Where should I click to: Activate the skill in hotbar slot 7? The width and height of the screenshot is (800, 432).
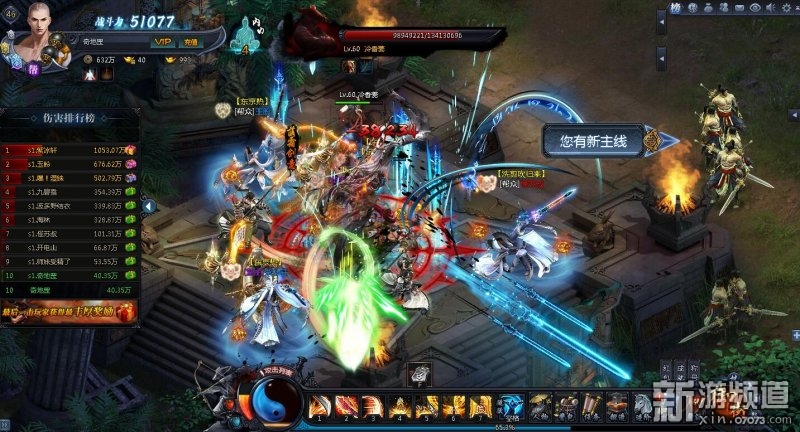point(482,405)
